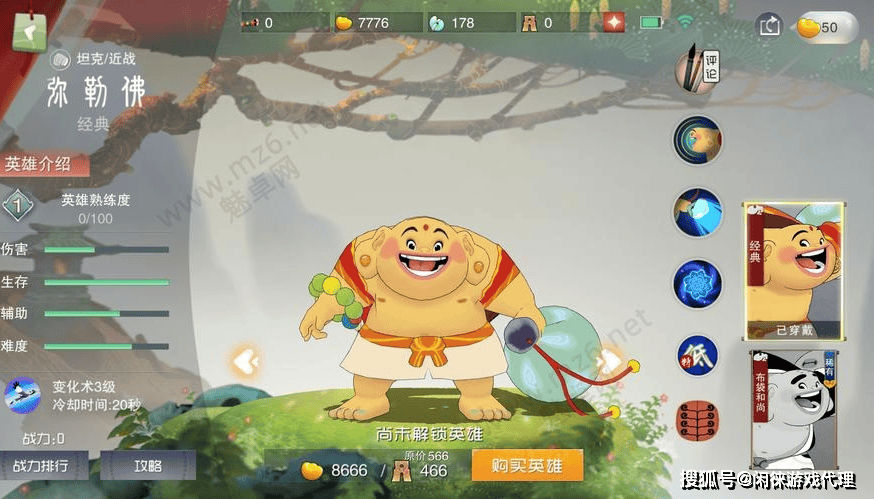Click the red star icon in top bar
Screen dimensions: 874x499
pos(614,22)
